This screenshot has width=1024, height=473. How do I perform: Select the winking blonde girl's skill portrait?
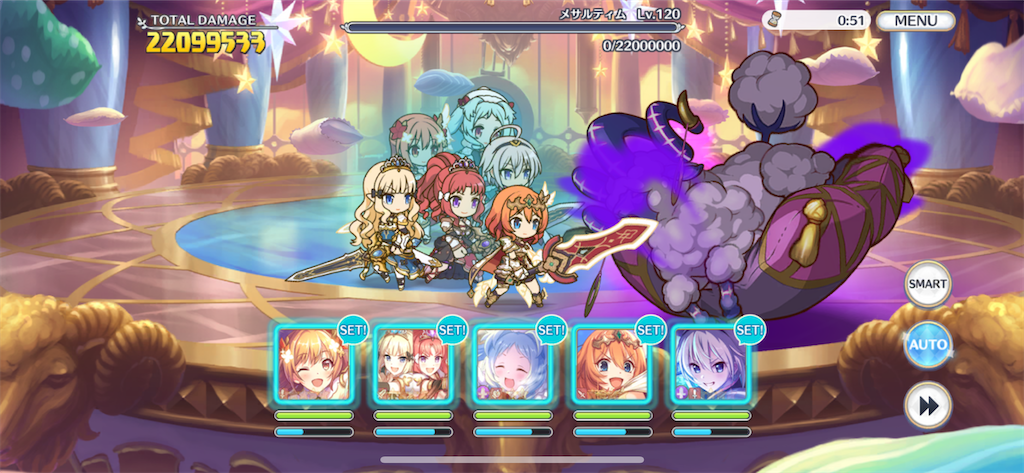click(x=313, y=364)
